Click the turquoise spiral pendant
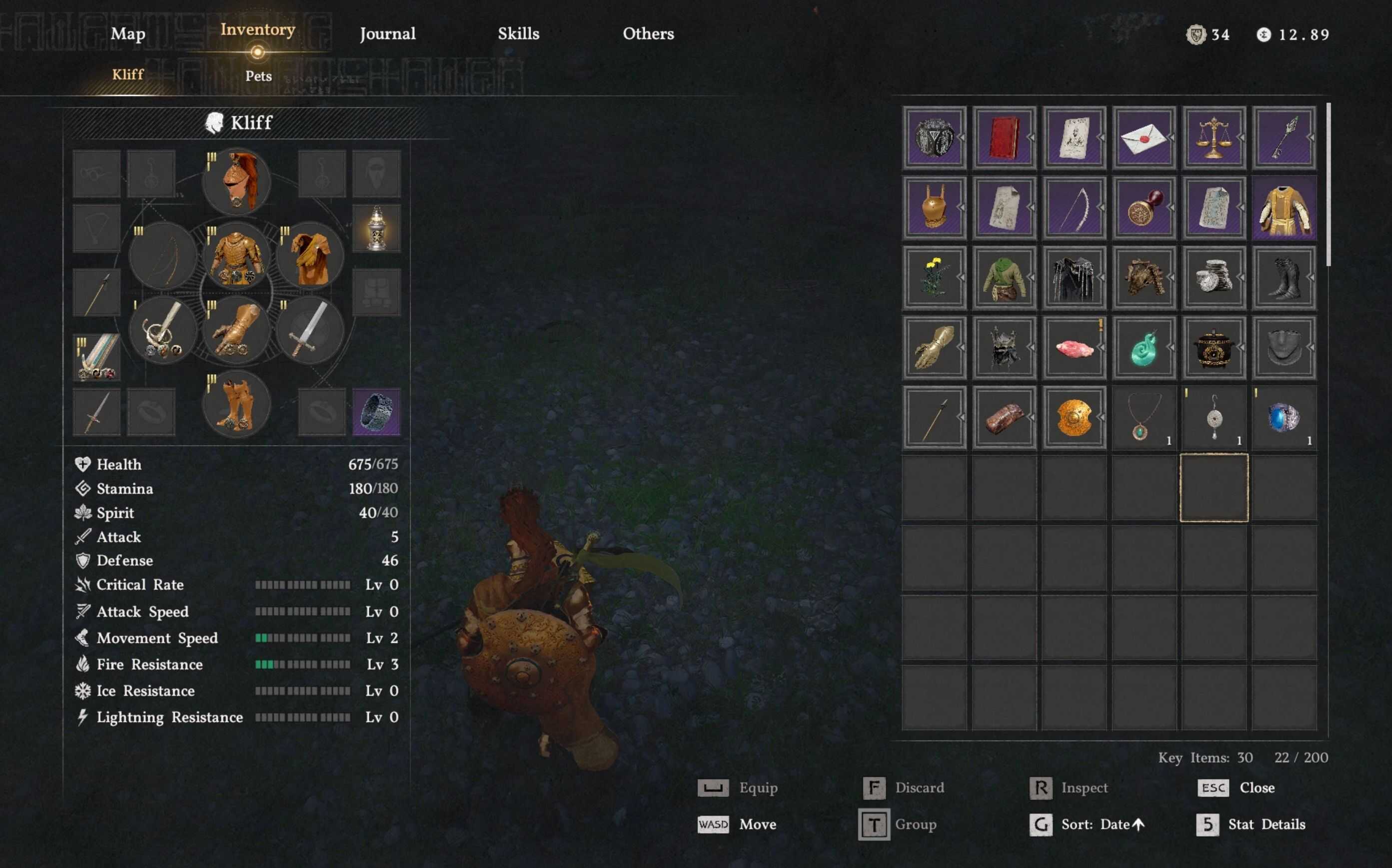Viewport: 1392px width, 868px height. 1144,347
